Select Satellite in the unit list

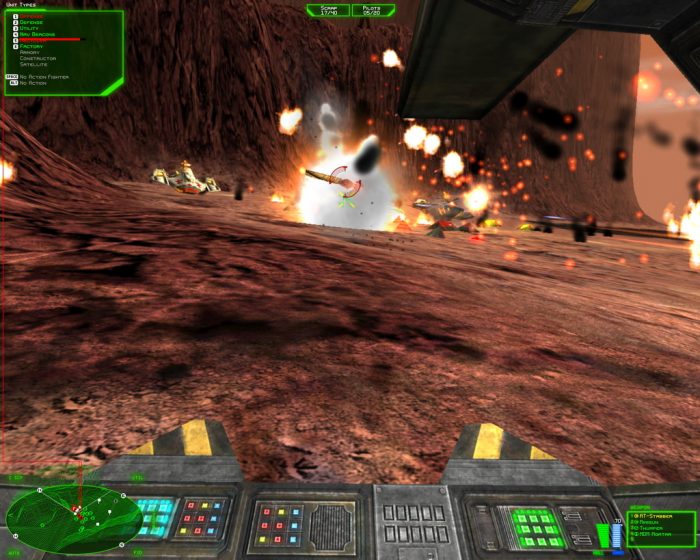35,64
